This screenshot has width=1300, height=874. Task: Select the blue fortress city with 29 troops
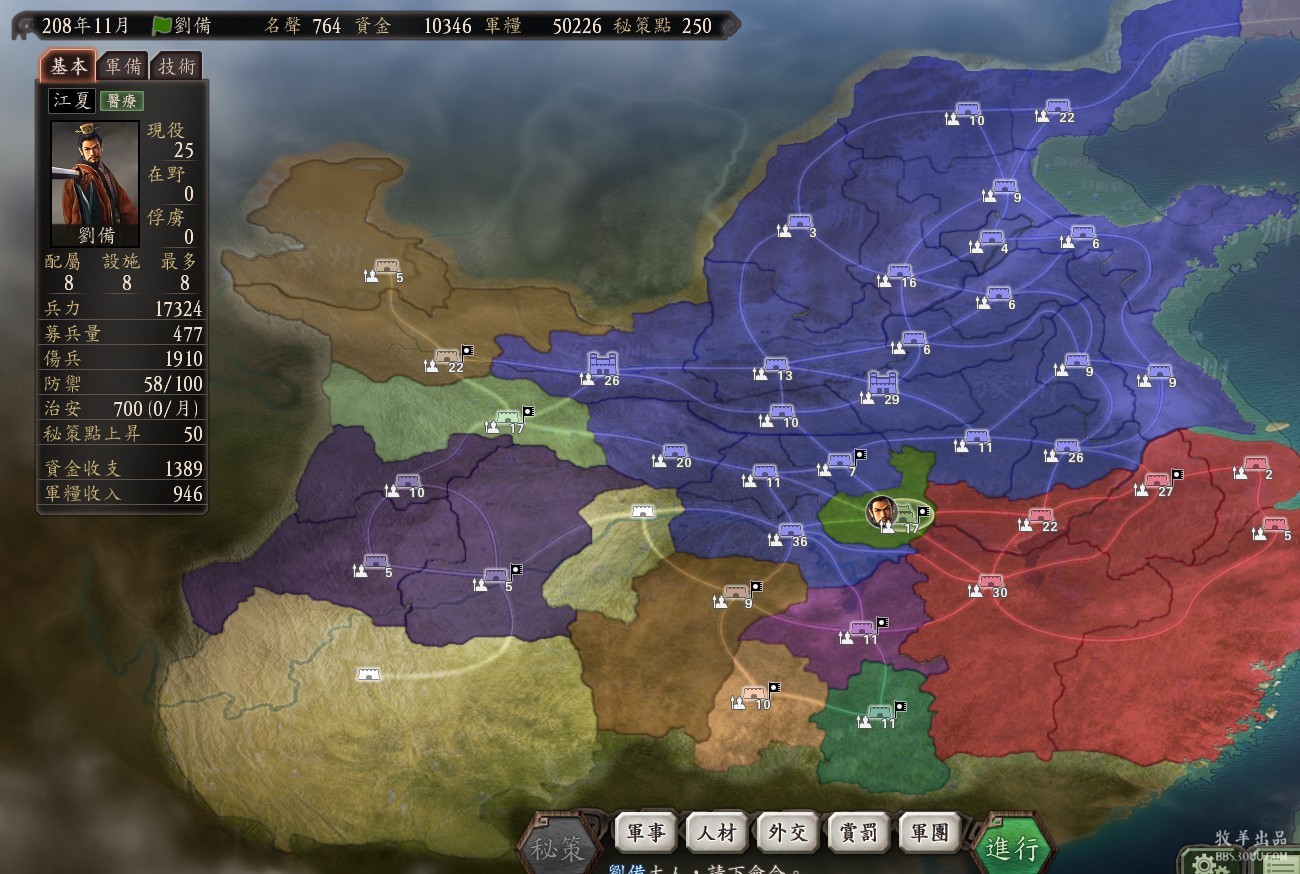pyautogui.click(x=882, y=385)
